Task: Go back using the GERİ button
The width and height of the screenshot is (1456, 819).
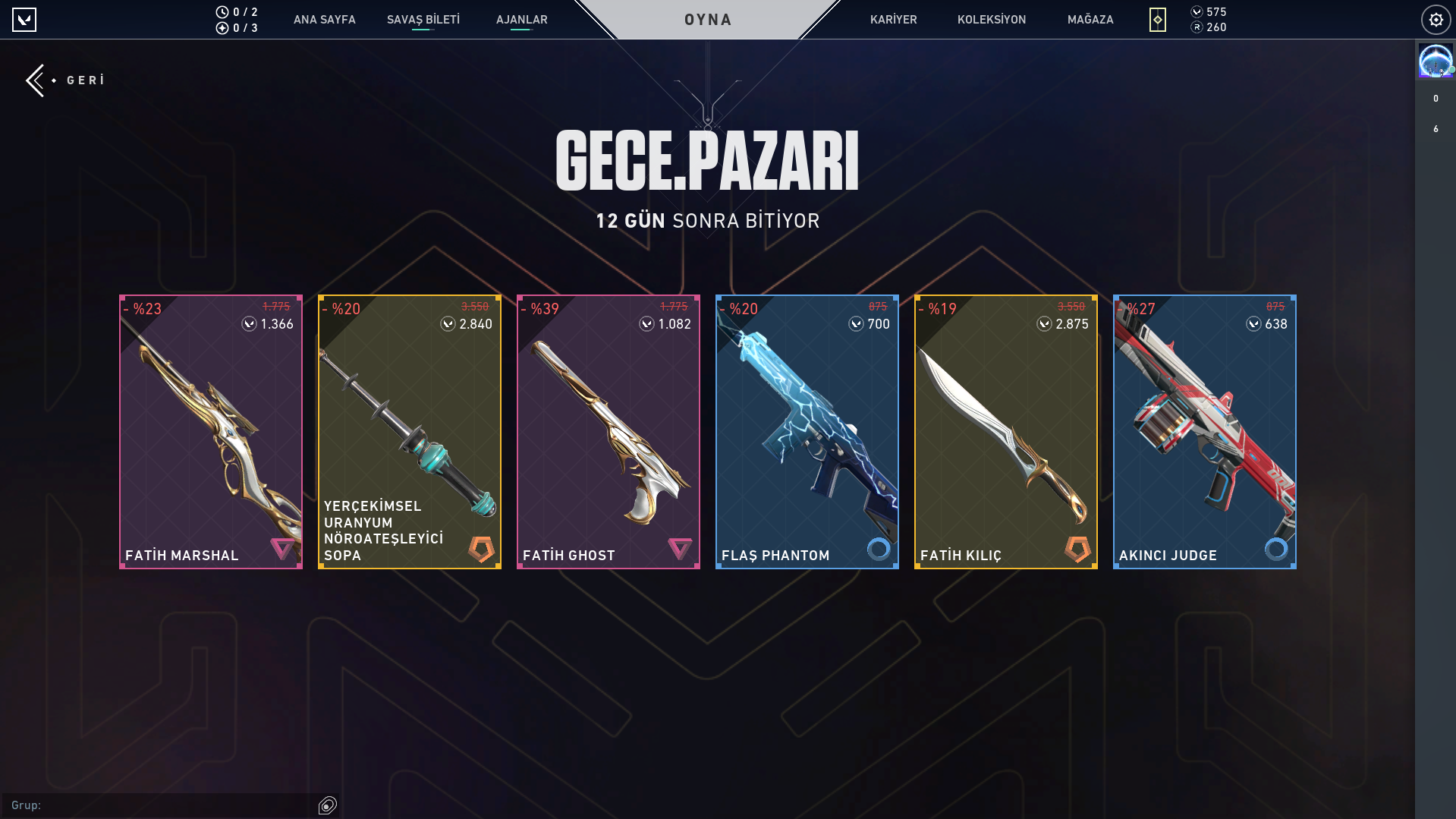Action: pos(66,80)
